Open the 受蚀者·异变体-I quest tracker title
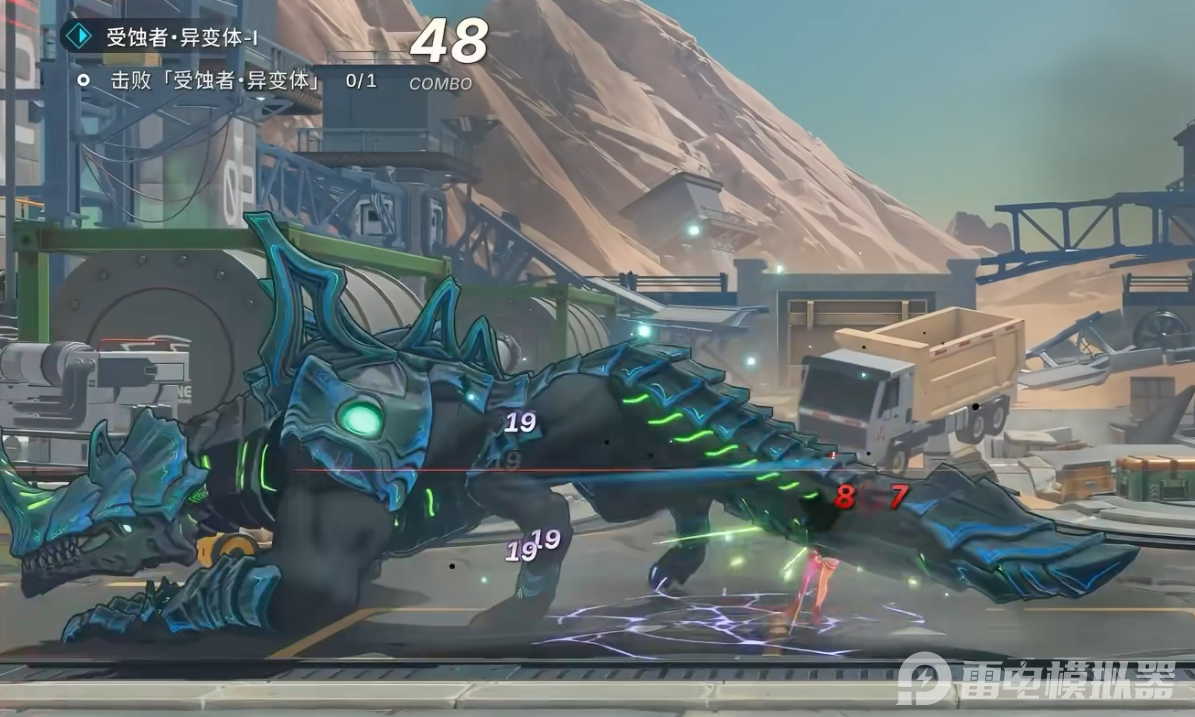This screenshot has height=717, width=1195. (x=181, y=38)
